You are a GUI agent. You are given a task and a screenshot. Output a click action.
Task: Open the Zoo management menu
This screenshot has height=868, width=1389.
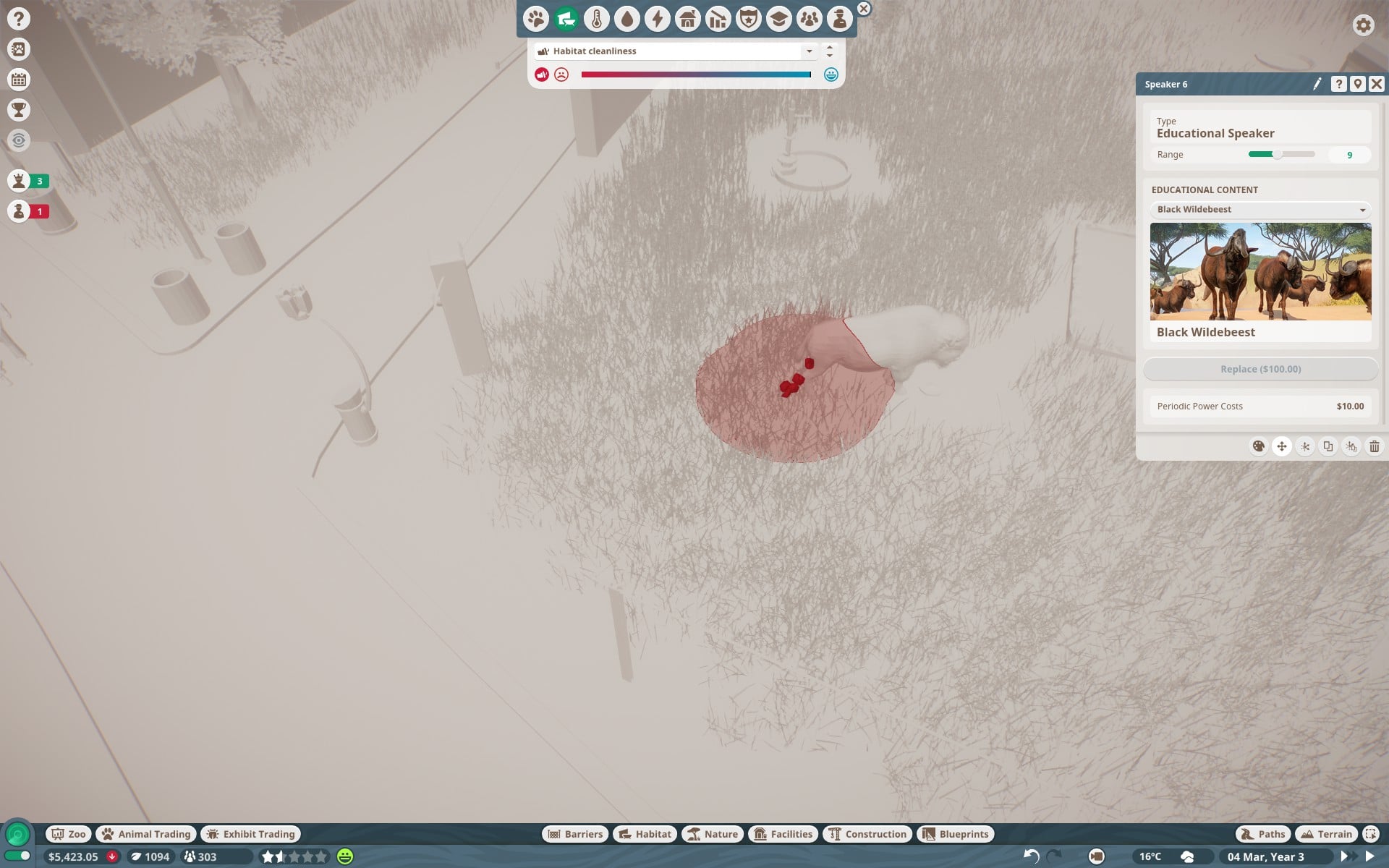point(68,834)
